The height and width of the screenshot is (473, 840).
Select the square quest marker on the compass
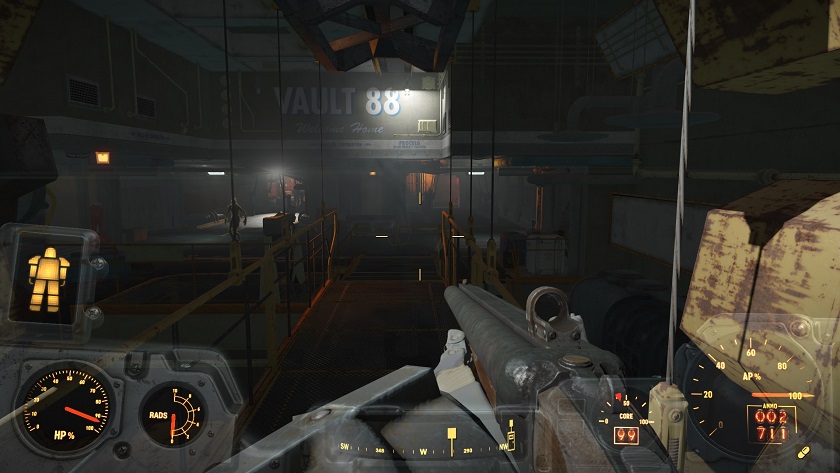click(x=452, y=434)
